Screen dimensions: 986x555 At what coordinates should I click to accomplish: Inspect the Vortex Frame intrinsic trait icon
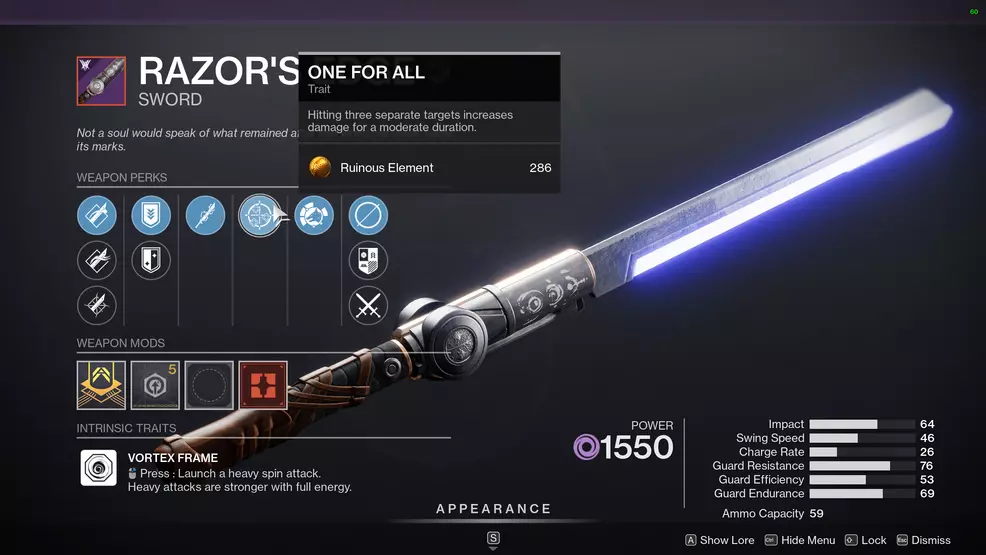pyautogui.click(x=99, y=468)
